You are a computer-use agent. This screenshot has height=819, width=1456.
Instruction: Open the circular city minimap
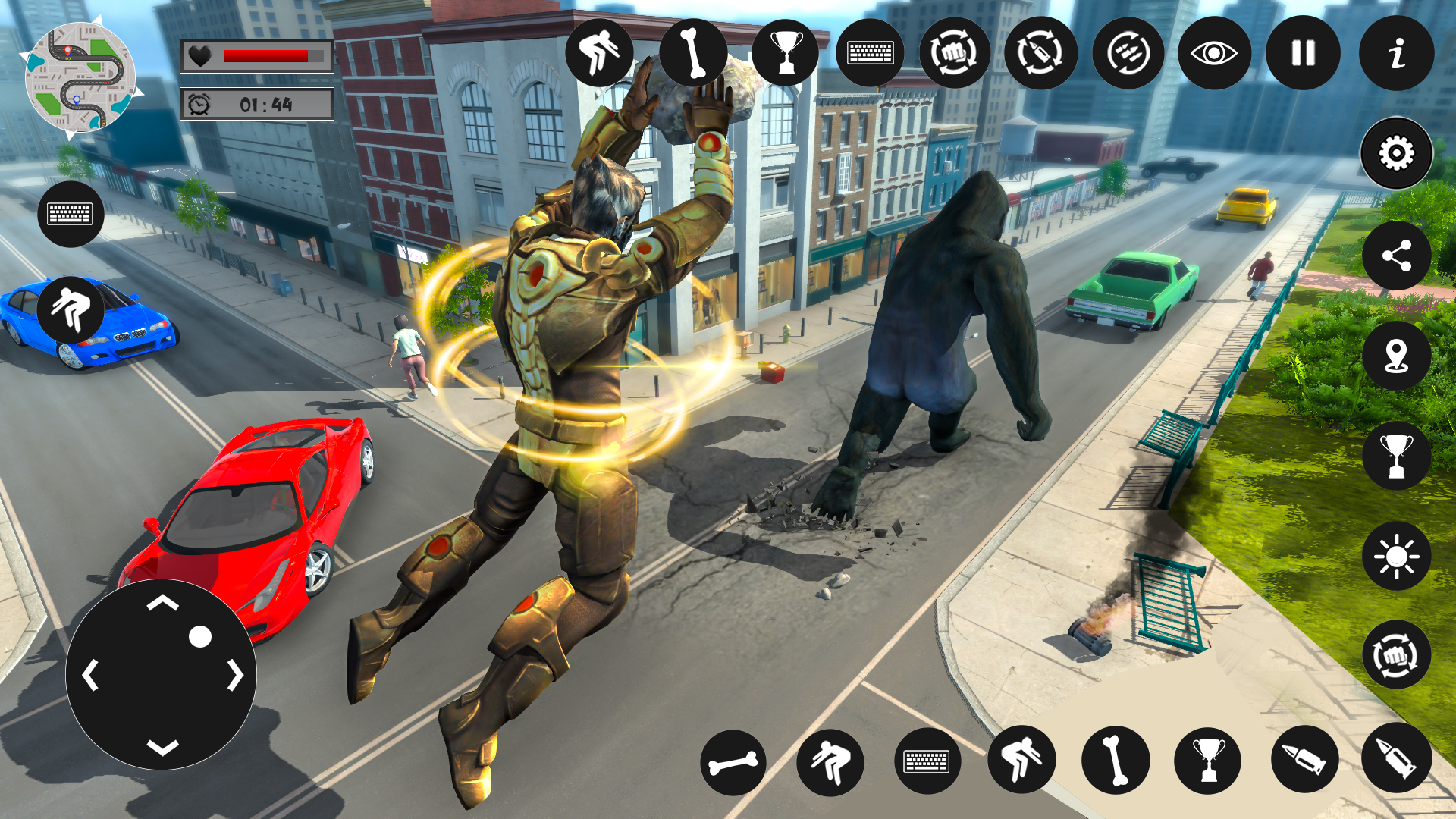tap(80, 78)
